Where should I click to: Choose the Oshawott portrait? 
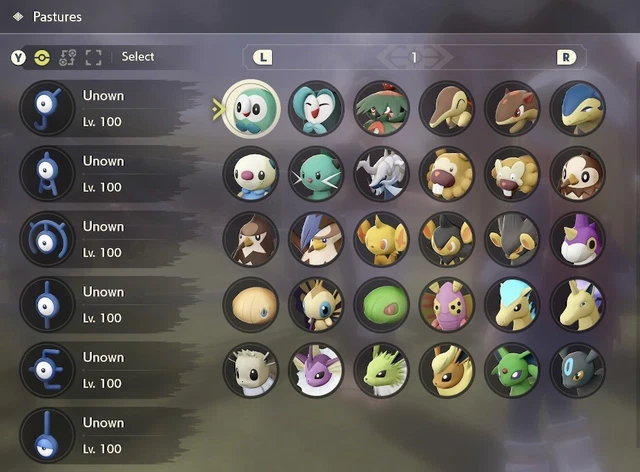point(250,174)
